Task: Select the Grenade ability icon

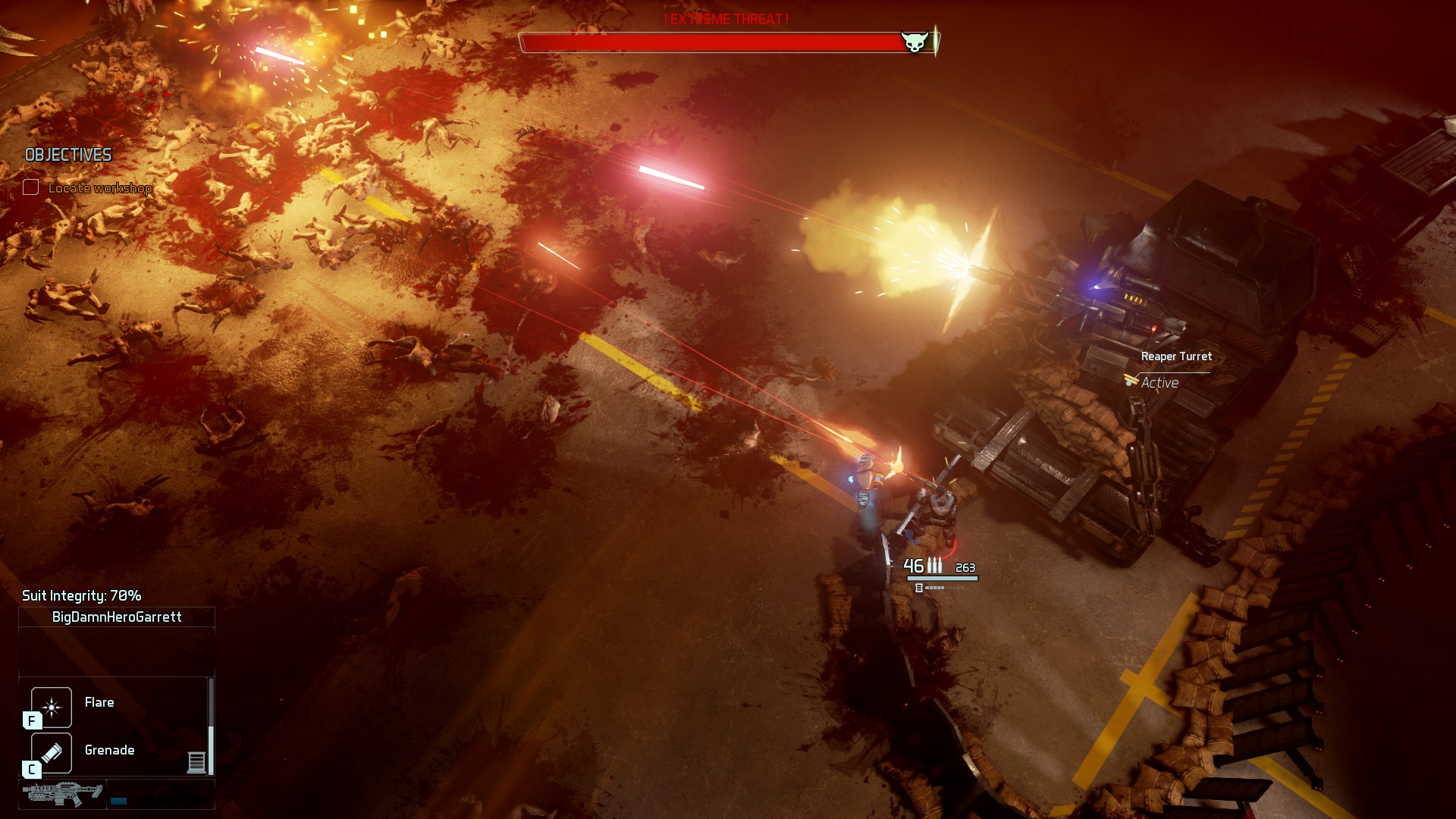Action: (x=52, y=752)
